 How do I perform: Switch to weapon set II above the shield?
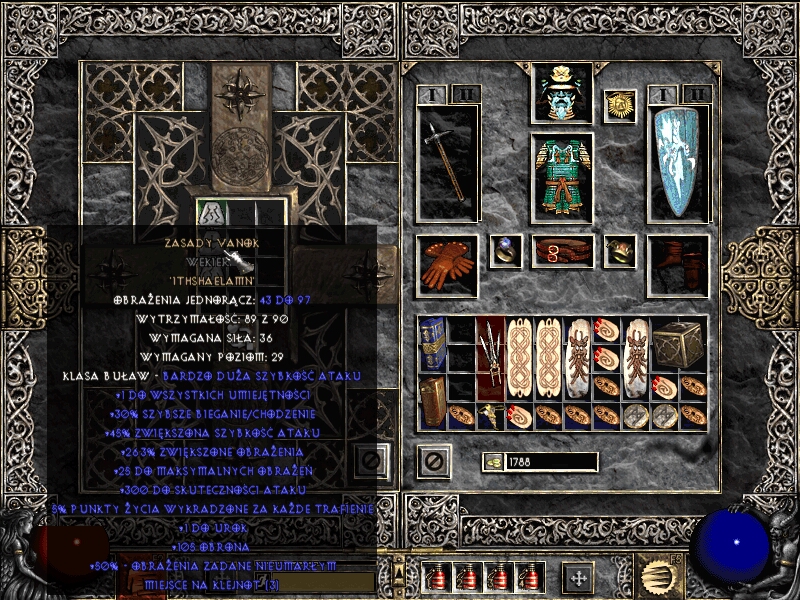696,95
